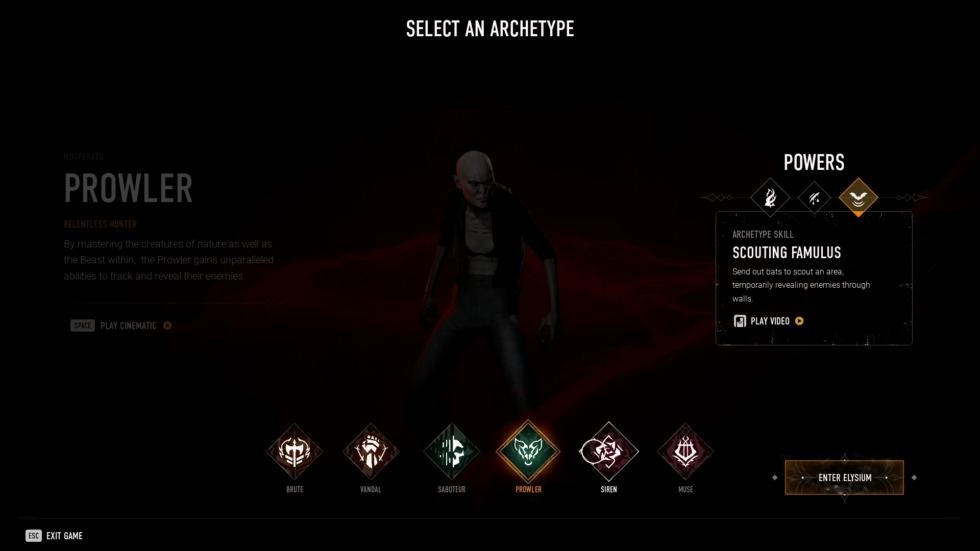Select the Brute archetype
Image resolution: width=980 pixels, height=551 pixels.
click(x=294, y=452)
